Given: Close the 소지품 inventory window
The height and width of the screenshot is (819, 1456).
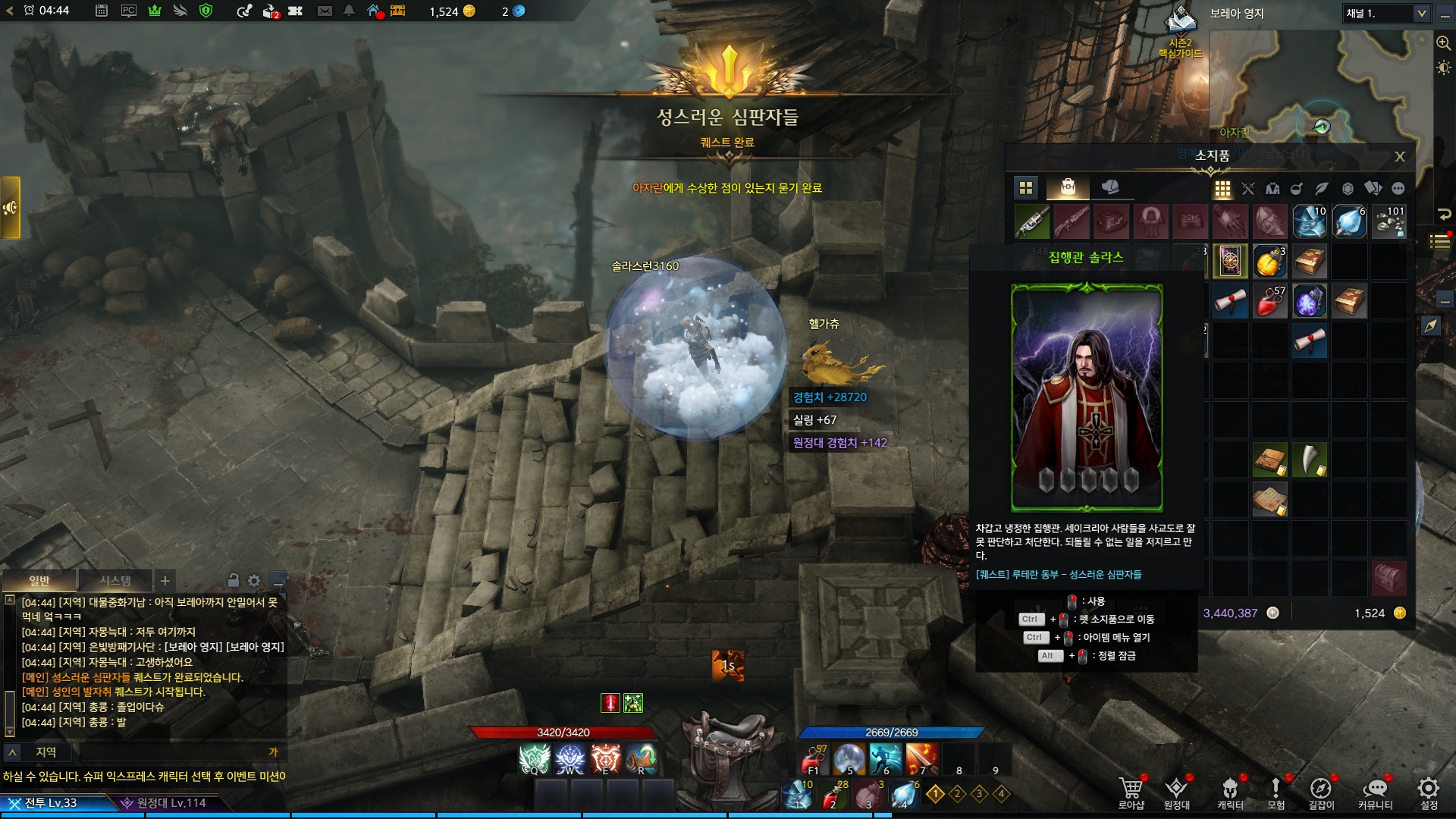Looking at the screenshot, I should 1400,157.
